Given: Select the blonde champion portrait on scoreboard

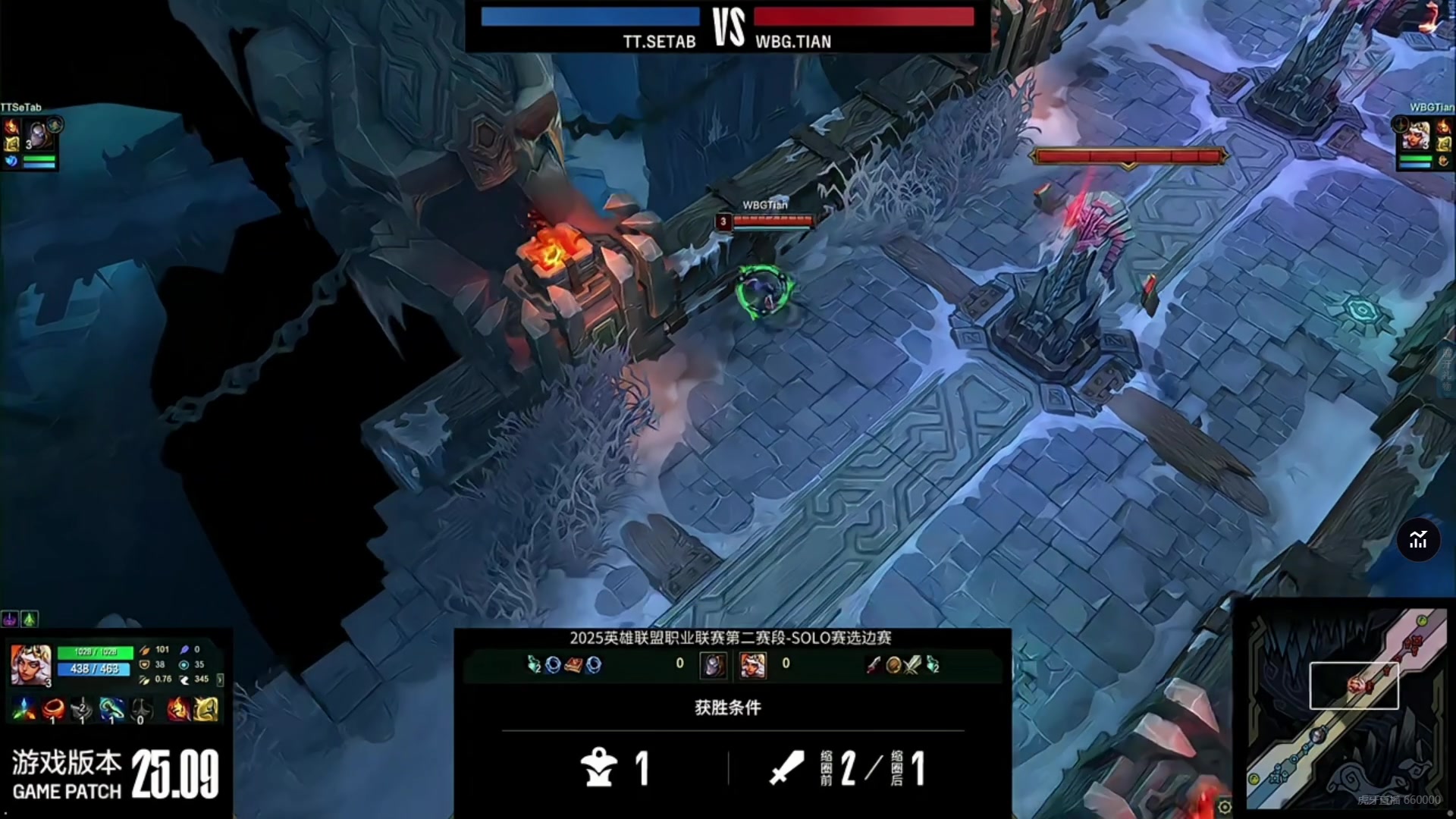Looking at the screenshot, I should pyautogui.click(x=753, y=665).
